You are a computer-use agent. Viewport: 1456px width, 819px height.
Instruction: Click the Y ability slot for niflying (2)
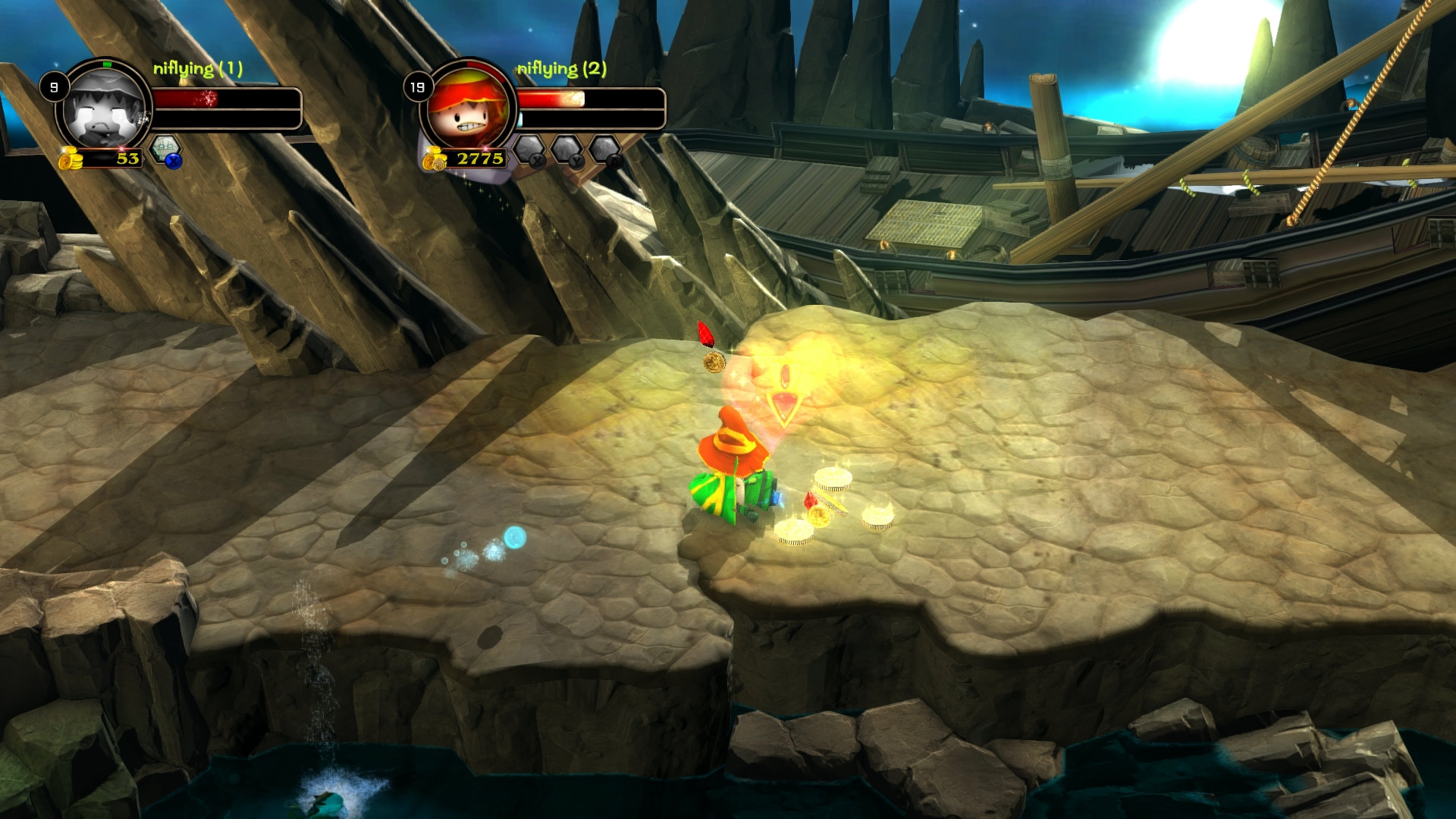566,149
